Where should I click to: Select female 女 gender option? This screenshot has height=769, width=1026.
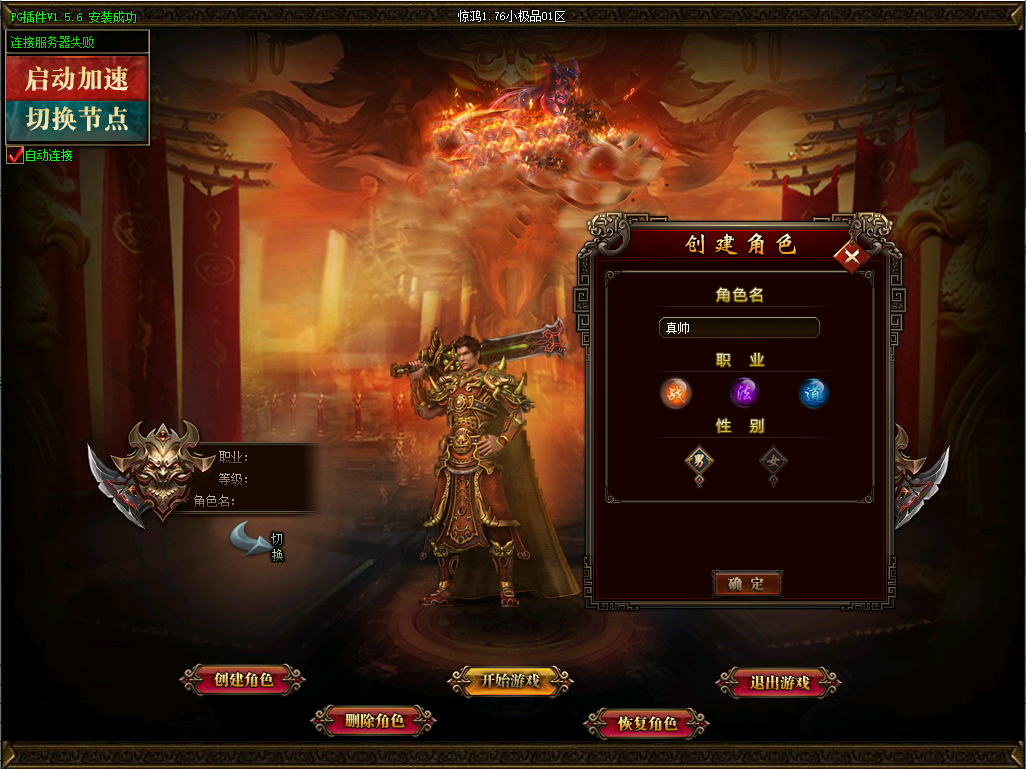click(x=773, y=461)
